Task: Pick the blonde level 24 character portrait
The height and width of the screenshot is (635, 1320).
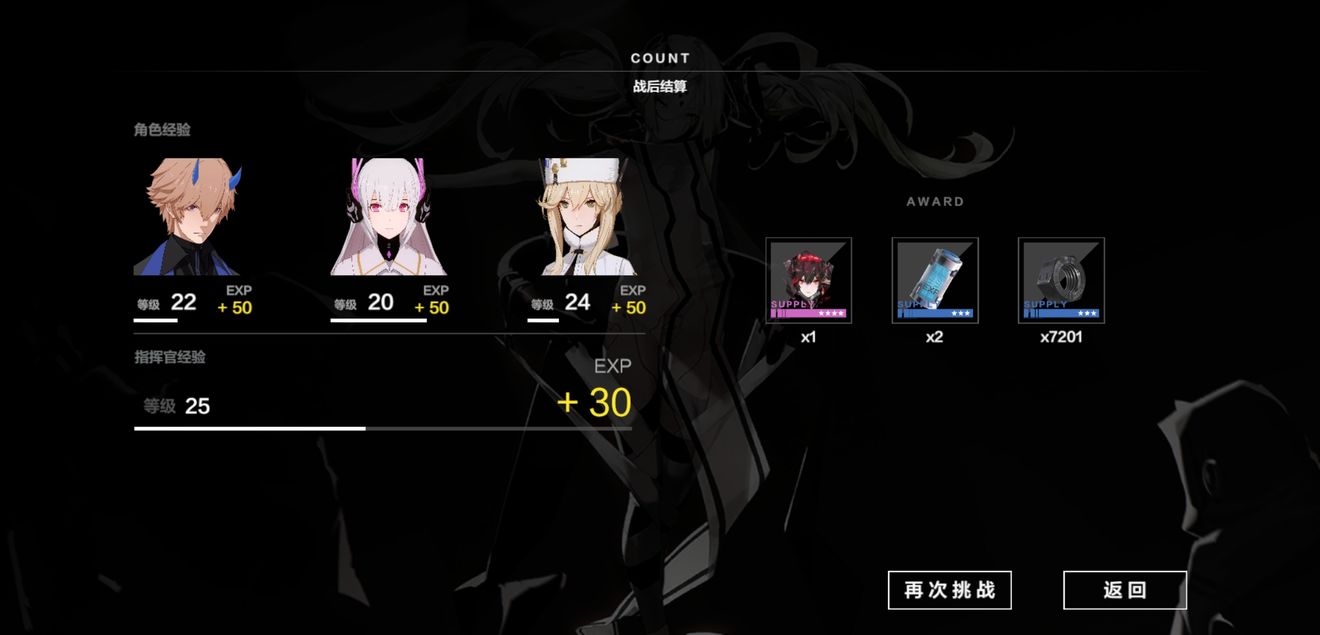Action: tap(582, 217)
